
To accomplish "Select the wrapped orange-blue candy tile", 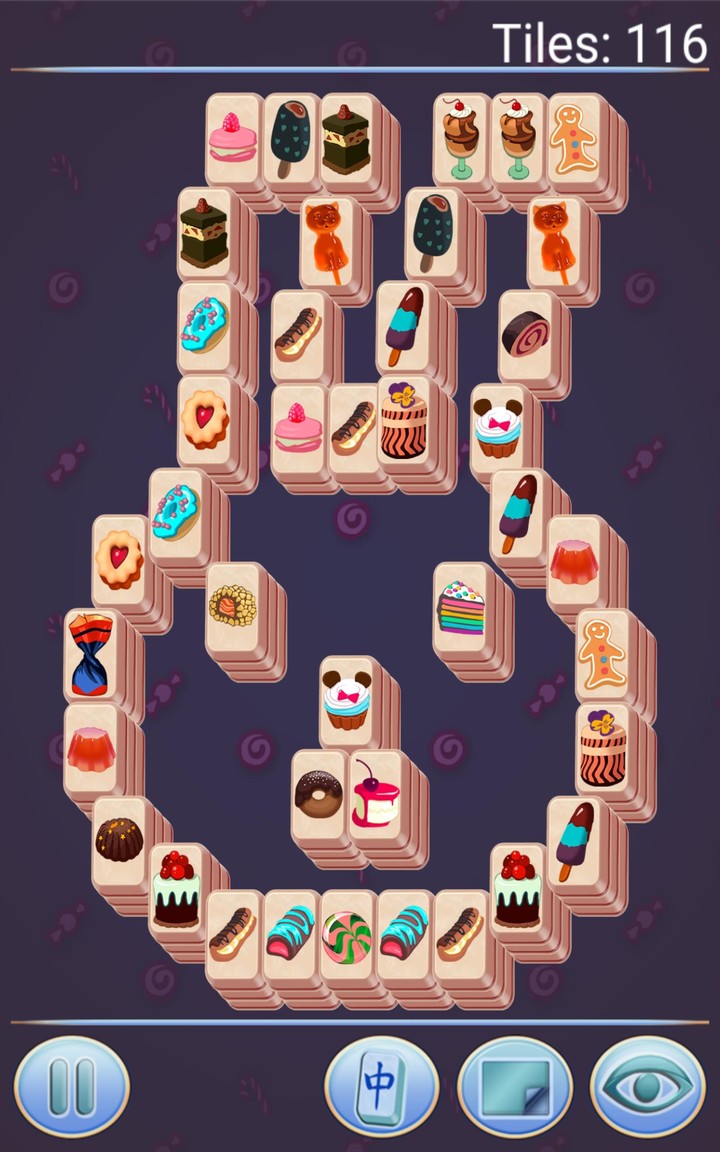I will [91, 653].
